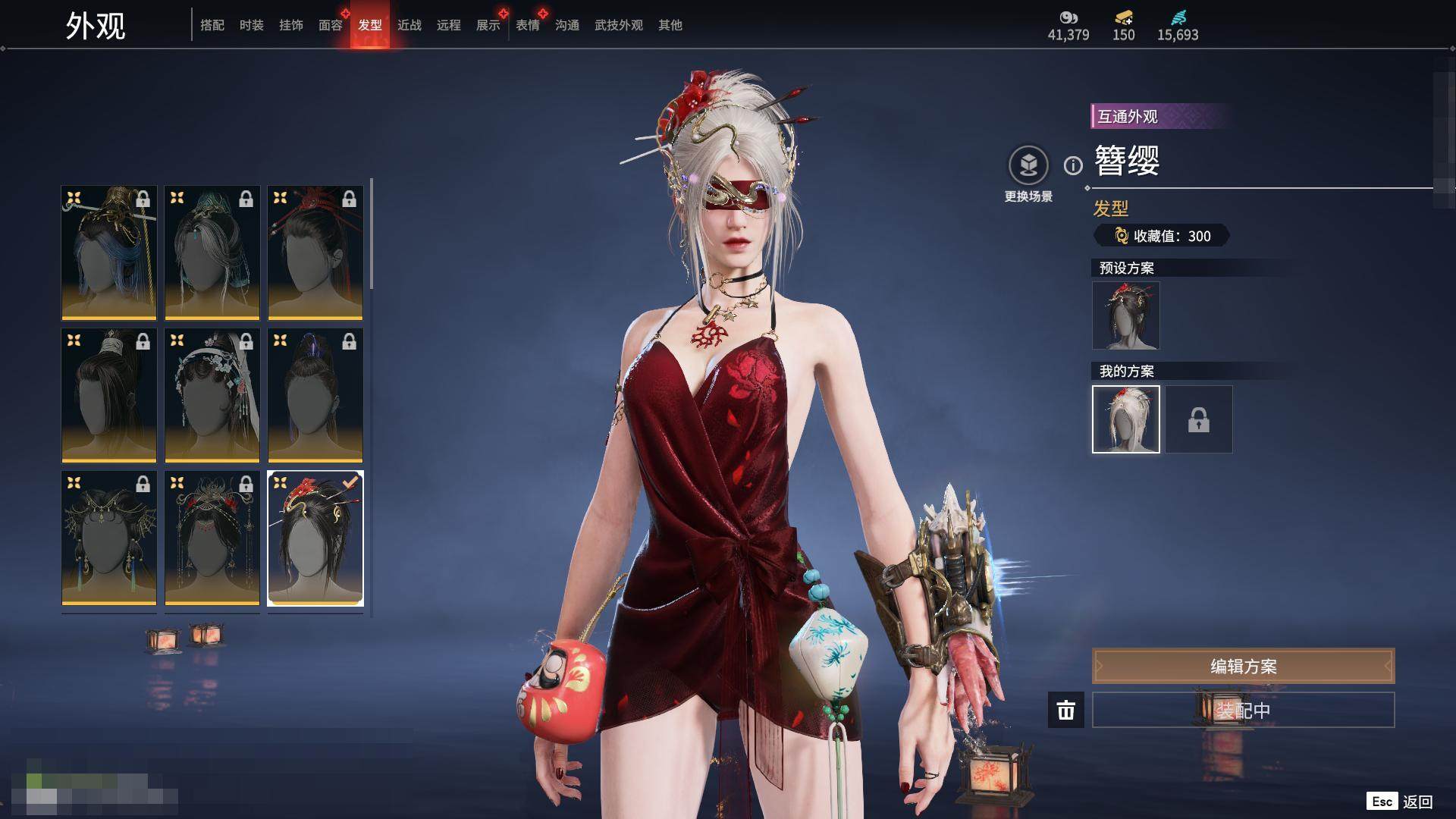Image resolution: width=1456 pixels, height=819 pixels.
Task: Click the 更换场景 scene change icon
Action: pos(1028,166)
